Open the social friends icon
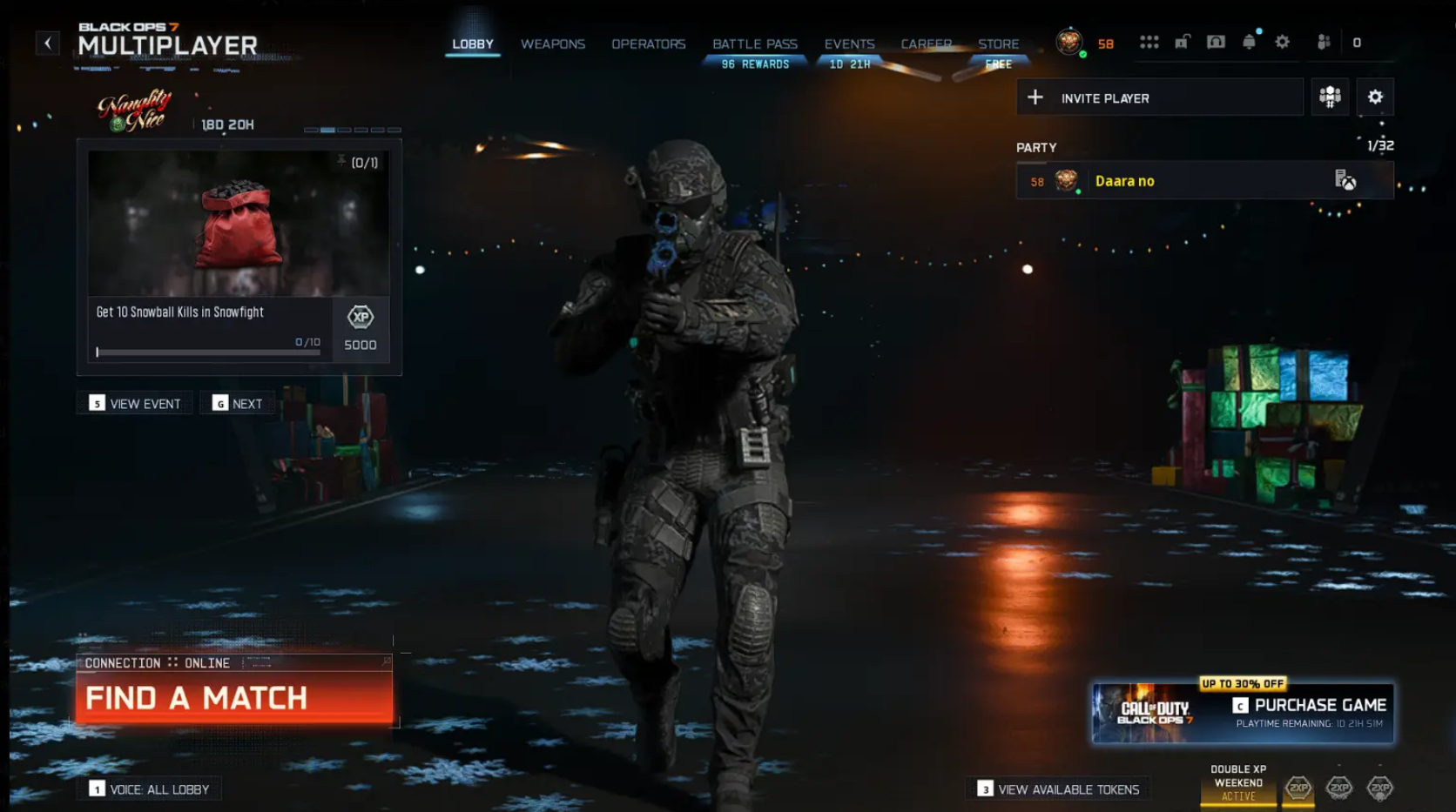 pyautogui.click(x=1323, y=41)
